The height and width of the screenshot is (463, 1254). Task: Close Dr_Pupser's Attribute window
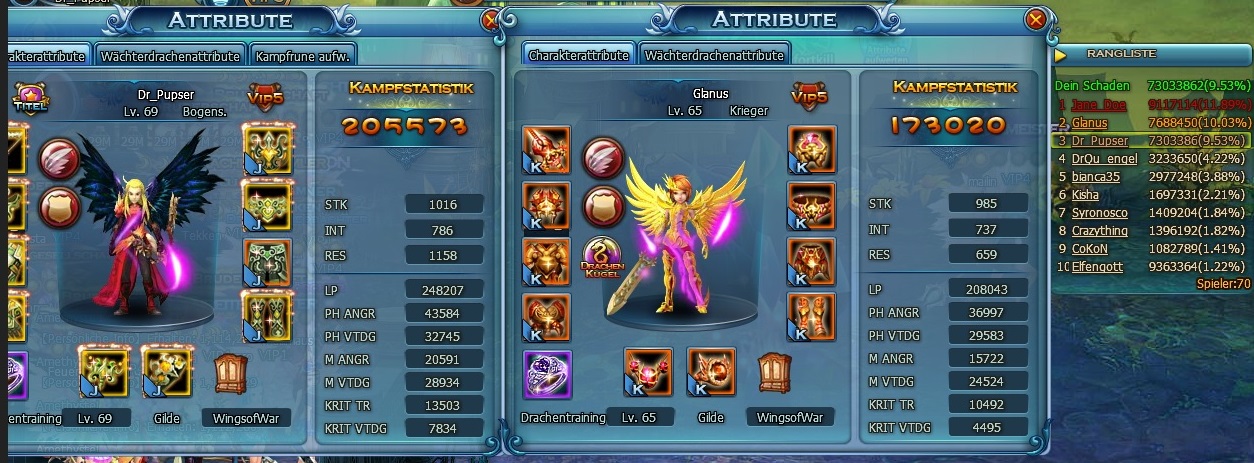pyautogui.click(x=491, y=19)
